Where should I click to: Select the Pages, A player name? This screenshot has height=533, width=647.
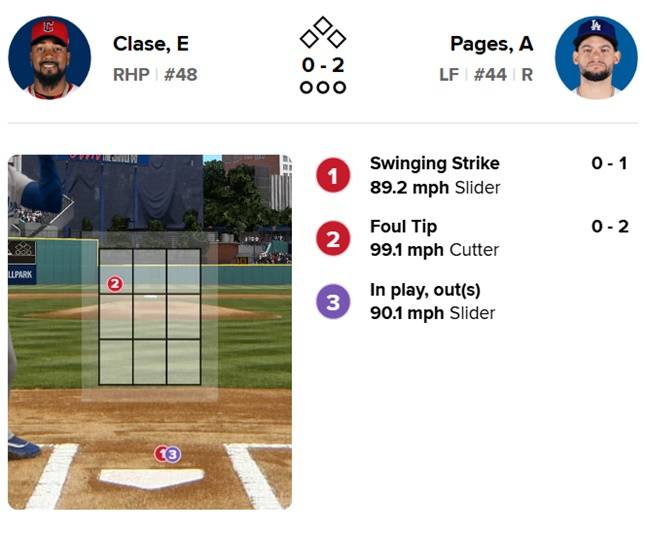(x=491, y=44)
